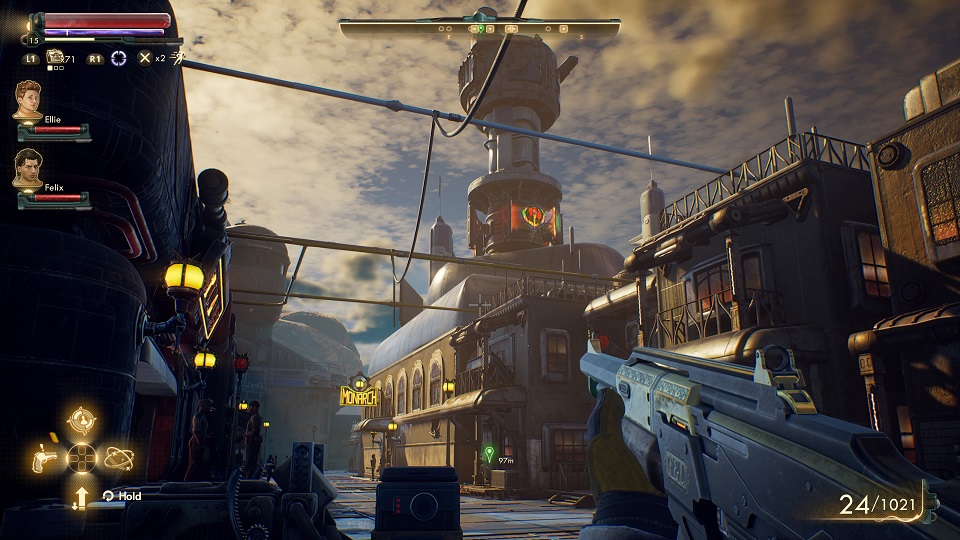Image resolution: width=960 pixels, height=540 pixels.
Task: Choose the companion target ability on the wheel
Action: [x=81, y=421]
